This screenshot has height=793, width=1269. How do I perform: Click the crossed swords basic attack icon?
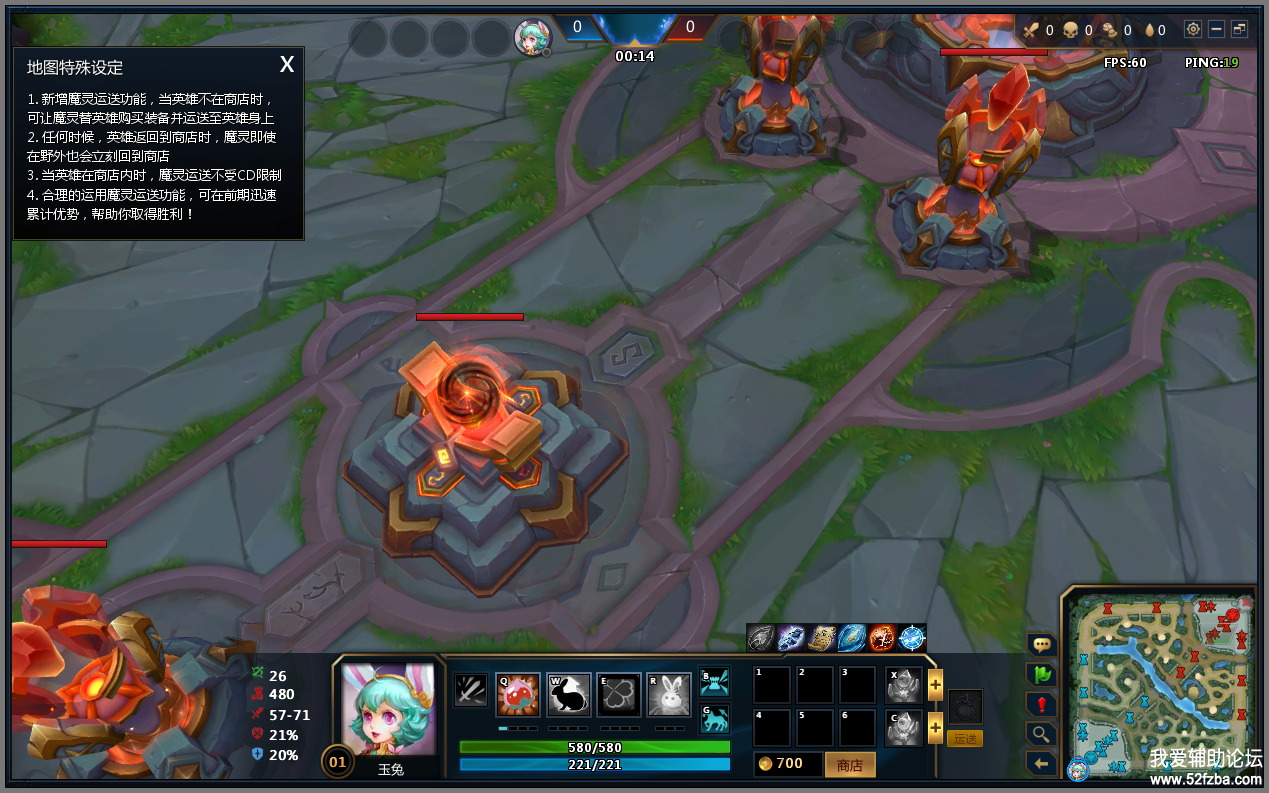pos(471,690)
